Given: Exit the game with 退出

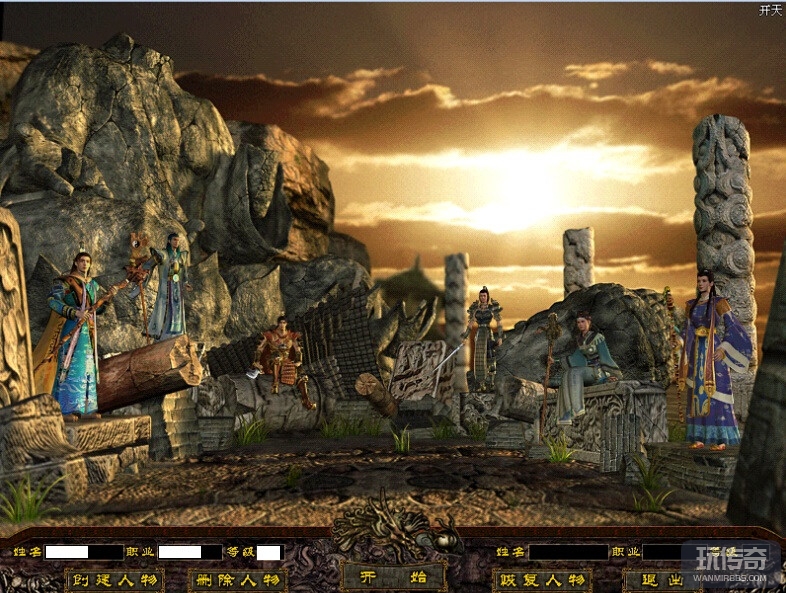Looking at the screenshot, I should (x=660, y=580).
